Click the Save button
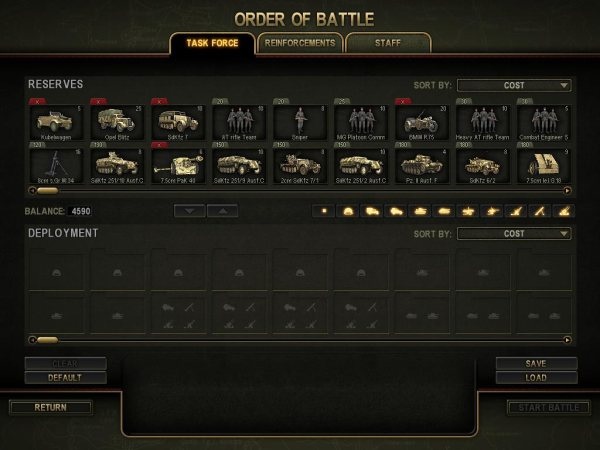 click(x=536, y=363)
